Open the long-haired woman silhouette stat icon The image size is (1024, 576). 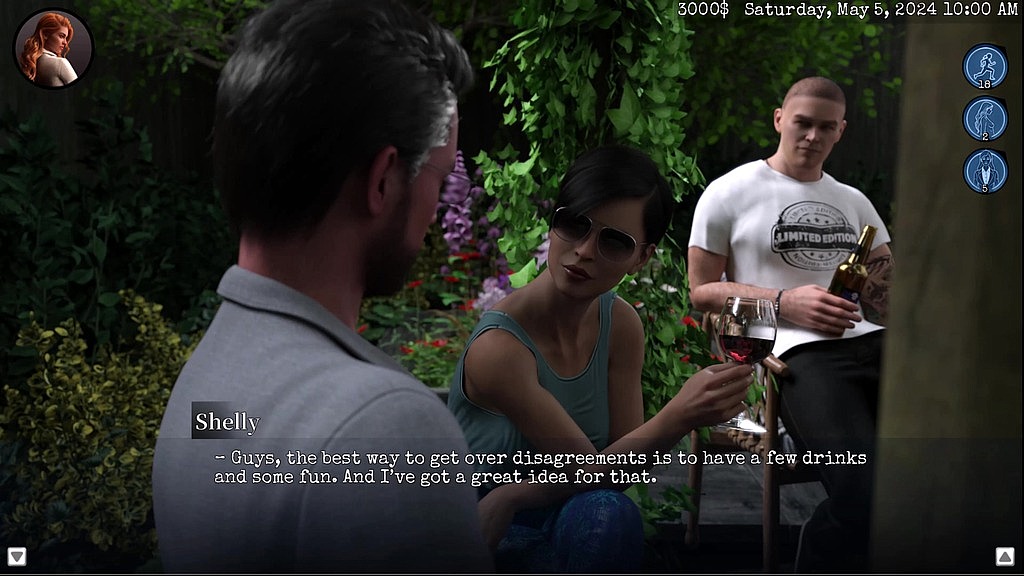[984, 118]
